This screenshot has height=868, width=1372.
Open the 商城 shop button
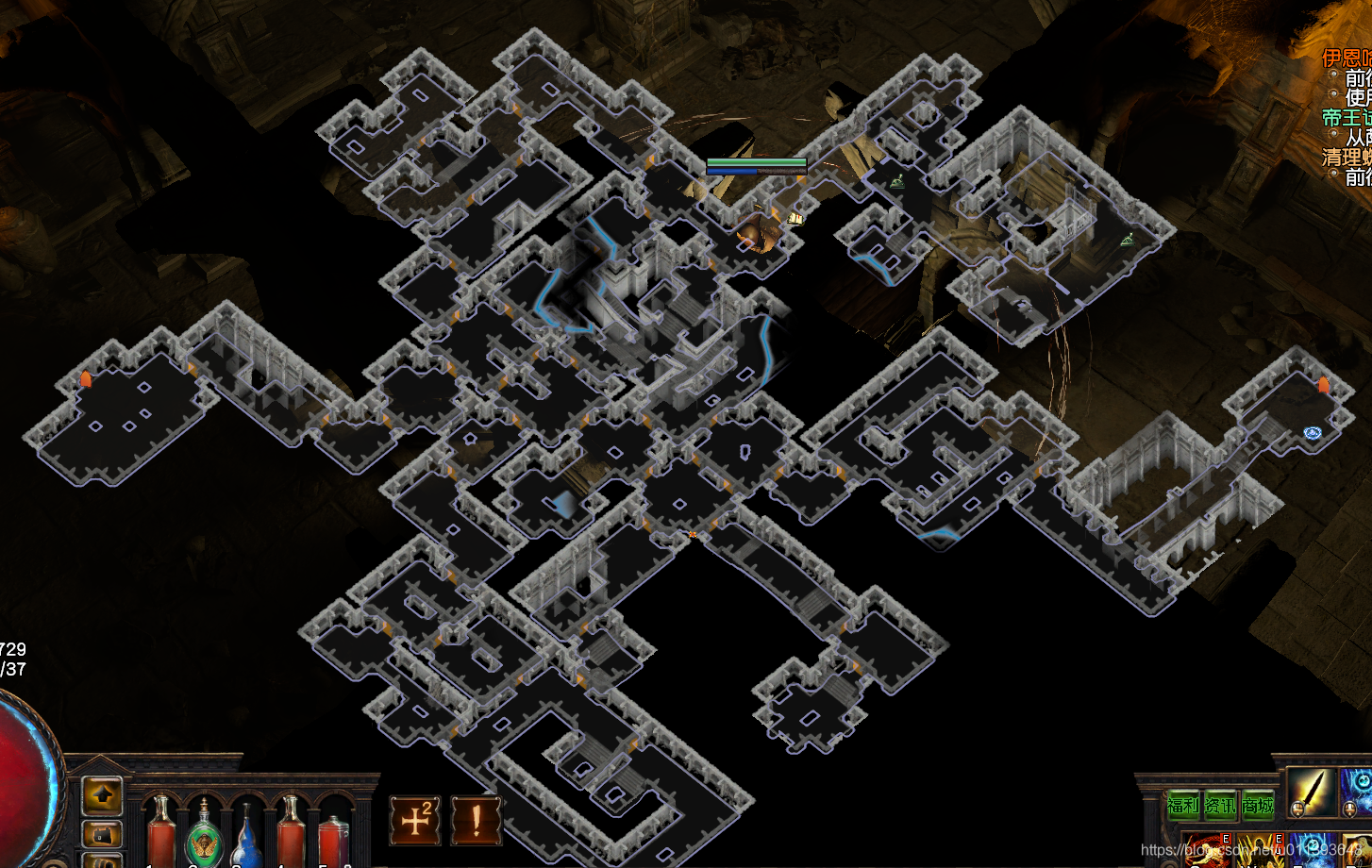point(1258,805)
